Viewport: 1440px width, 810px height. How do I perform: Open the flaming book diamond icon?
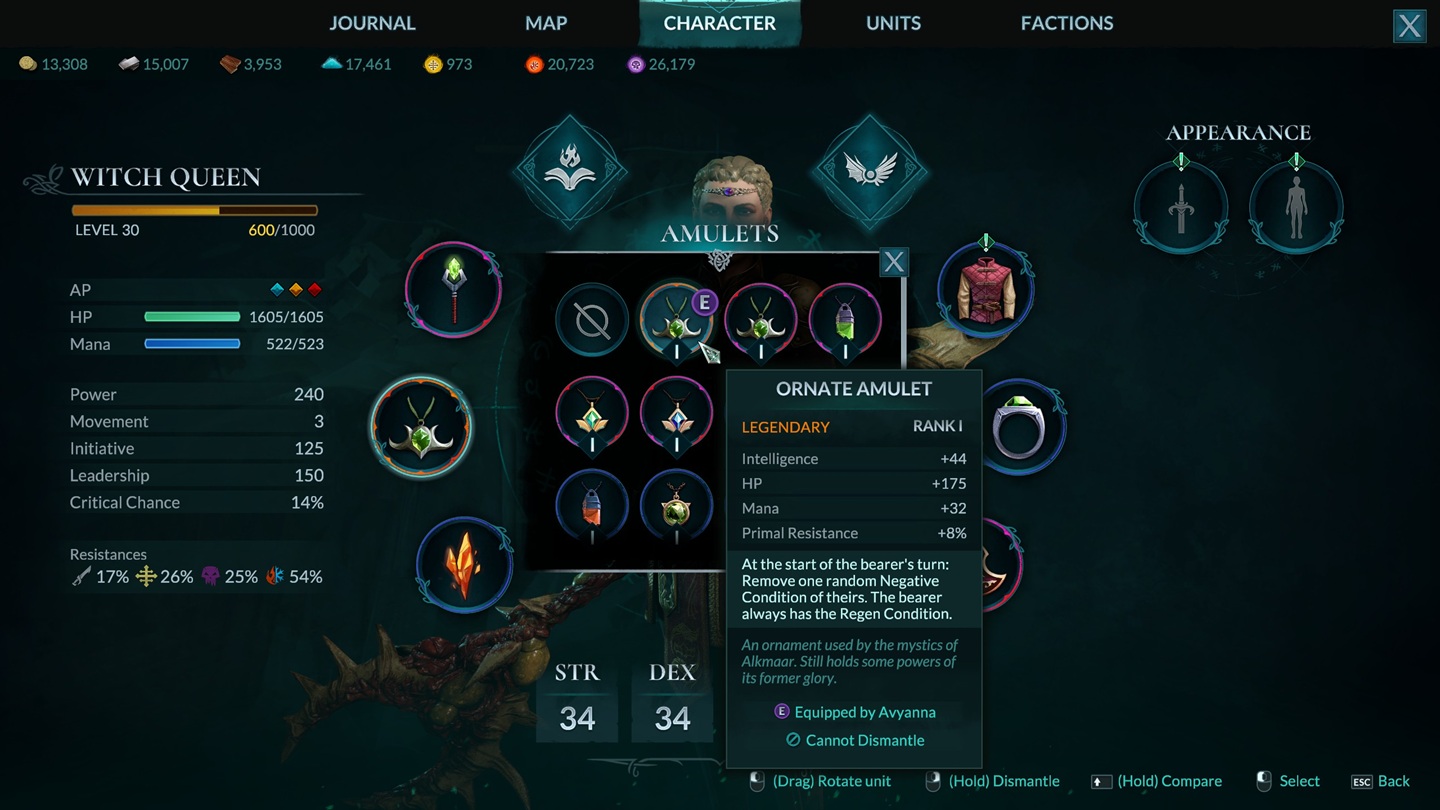point(570,171)
